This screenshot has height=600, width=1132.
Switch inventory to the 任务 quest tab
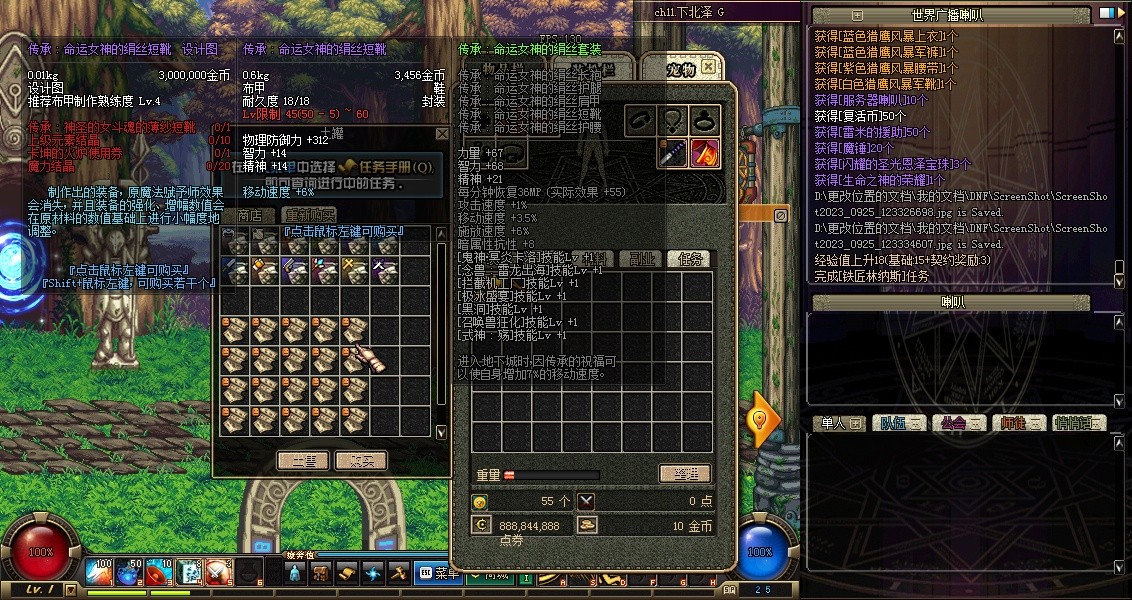(690, 259)
